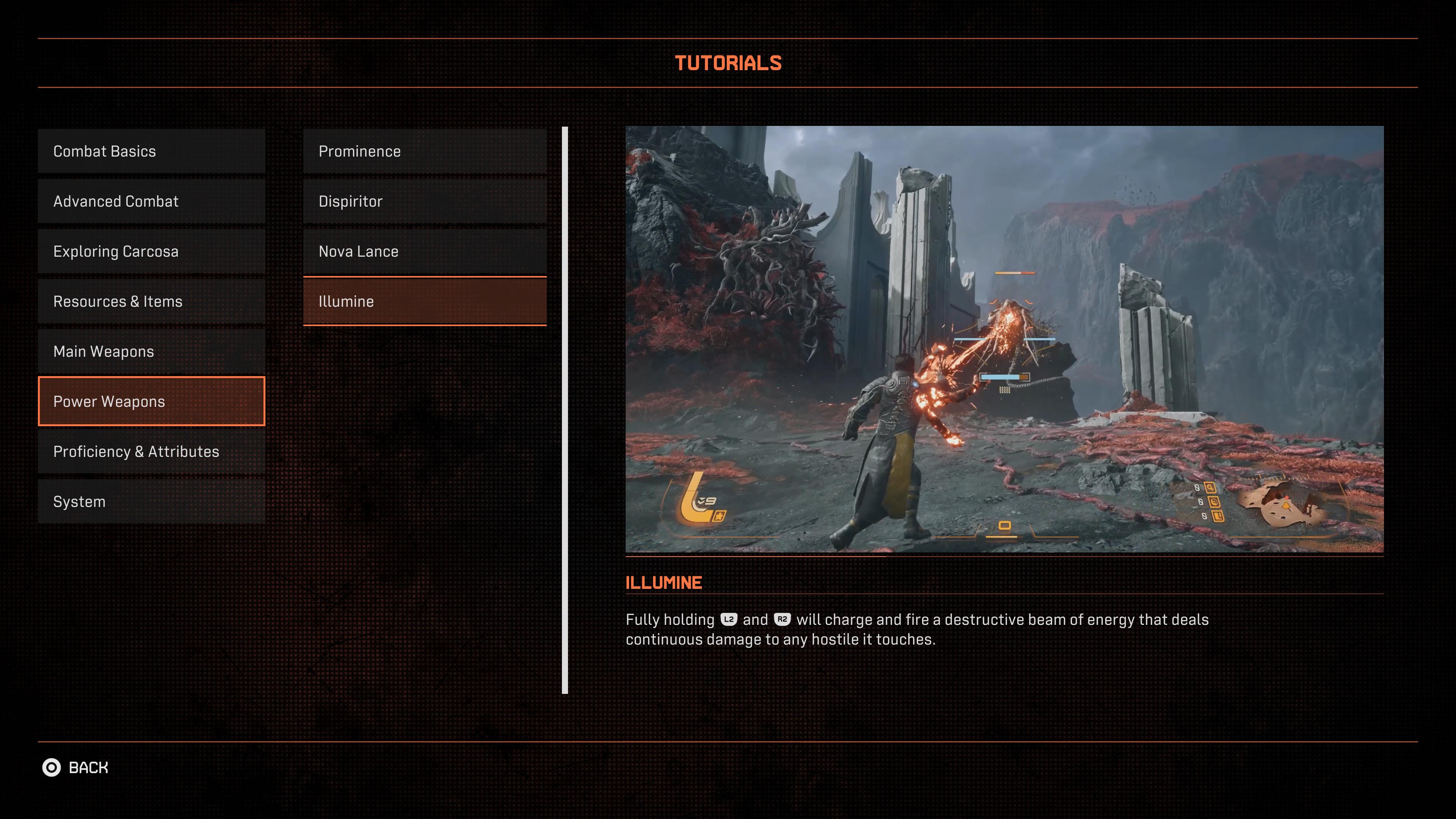Select the Power Weapons category
The height and width of the screenshot is (819, 1456).
point(151,401)
